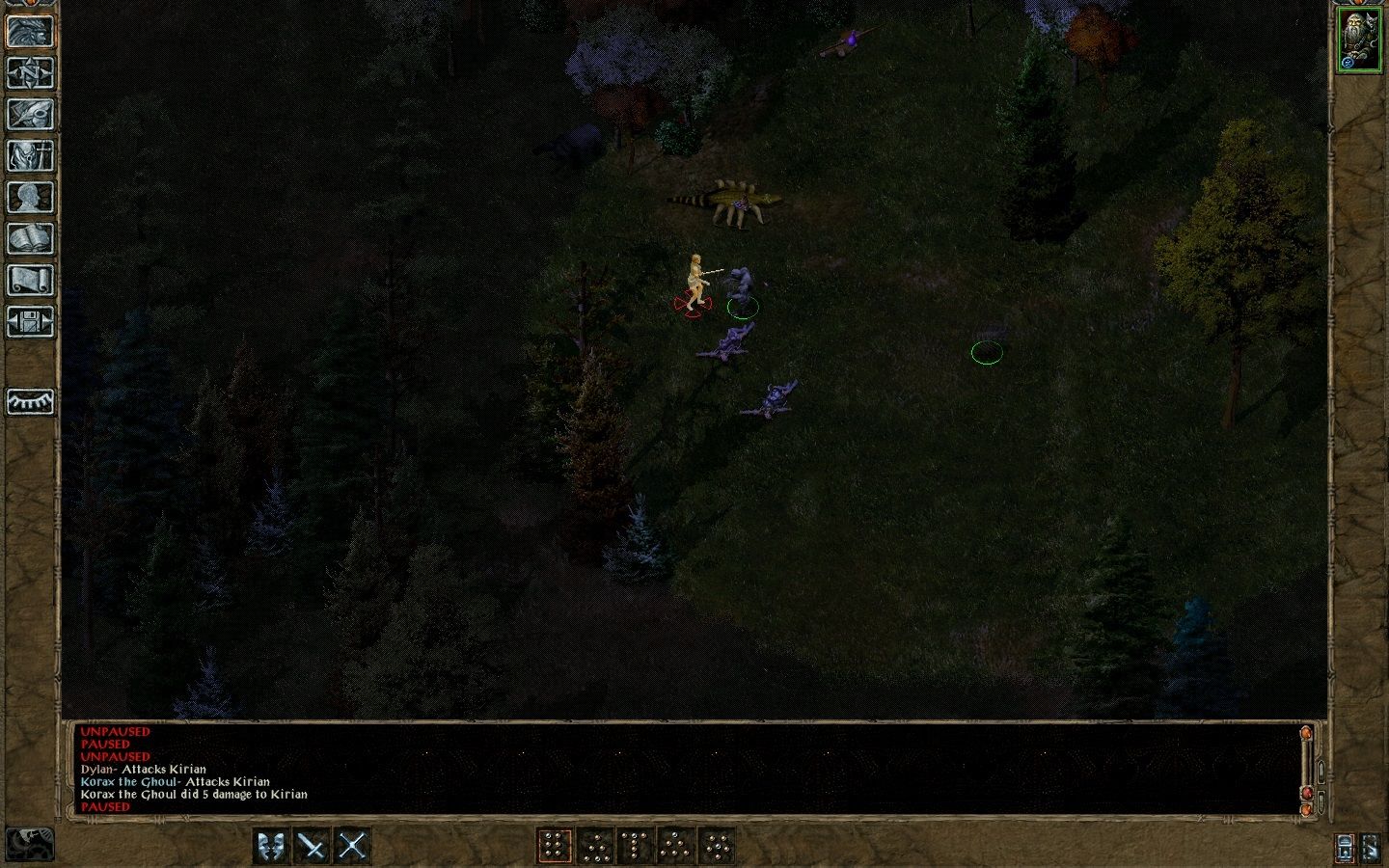
Task: Open the inventory screen from the sidebar
Action: click(29, 155)
